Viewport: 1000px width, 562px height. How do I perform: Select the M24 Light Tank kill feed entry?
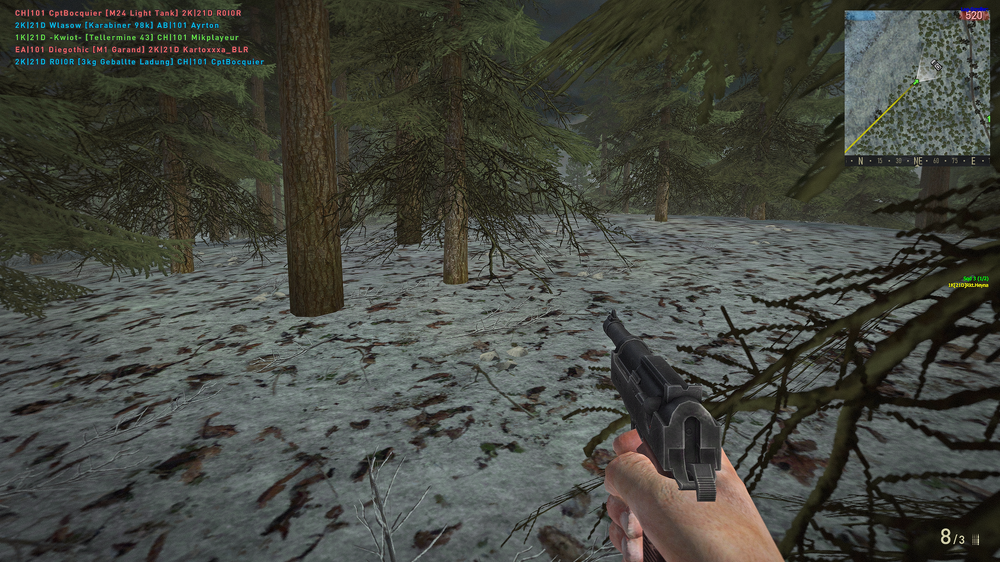pyautogui.click(x=128, y=13)
